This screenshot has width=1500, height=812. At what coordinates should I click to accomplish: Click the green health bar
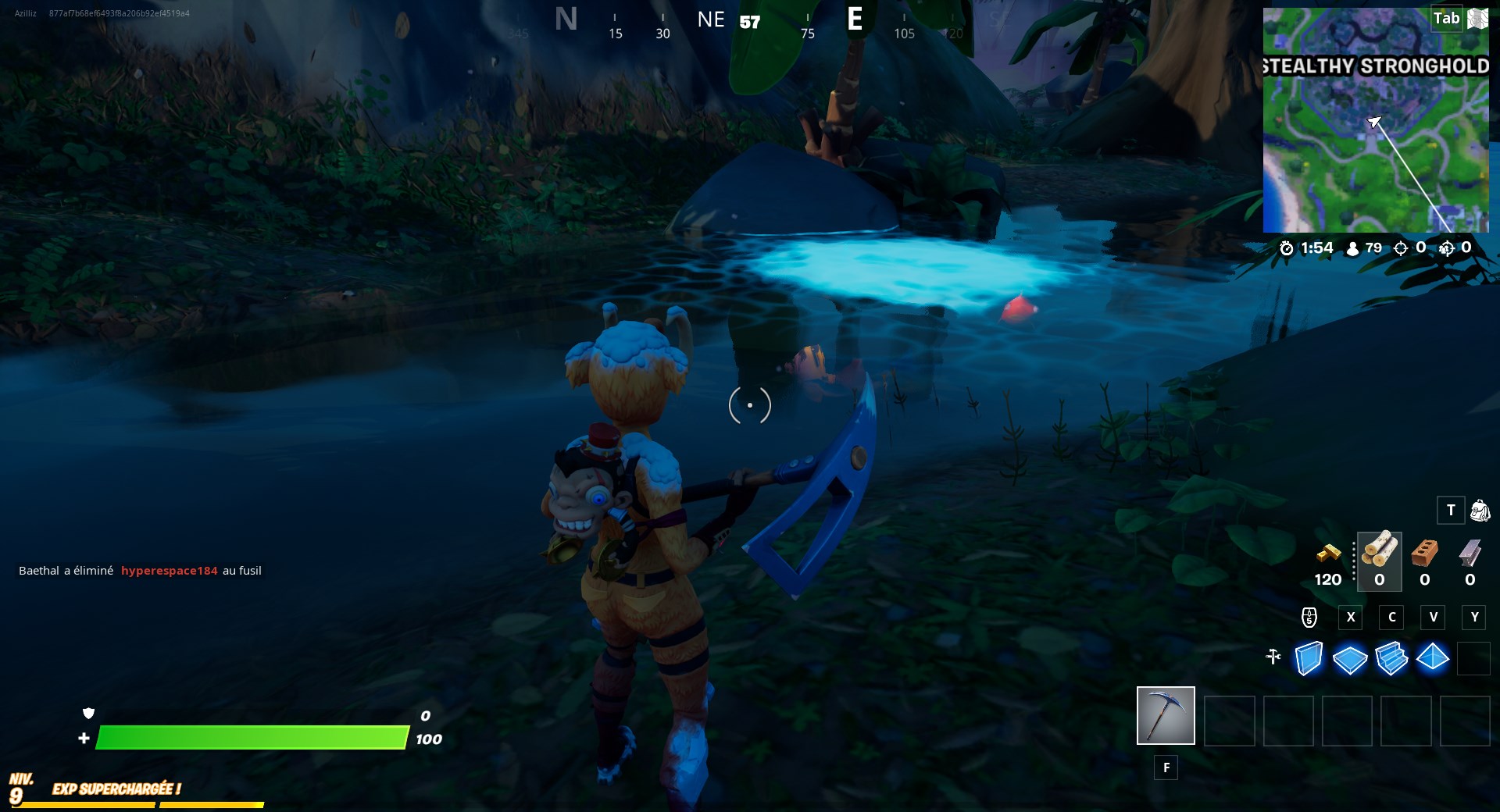coord(250,736)
